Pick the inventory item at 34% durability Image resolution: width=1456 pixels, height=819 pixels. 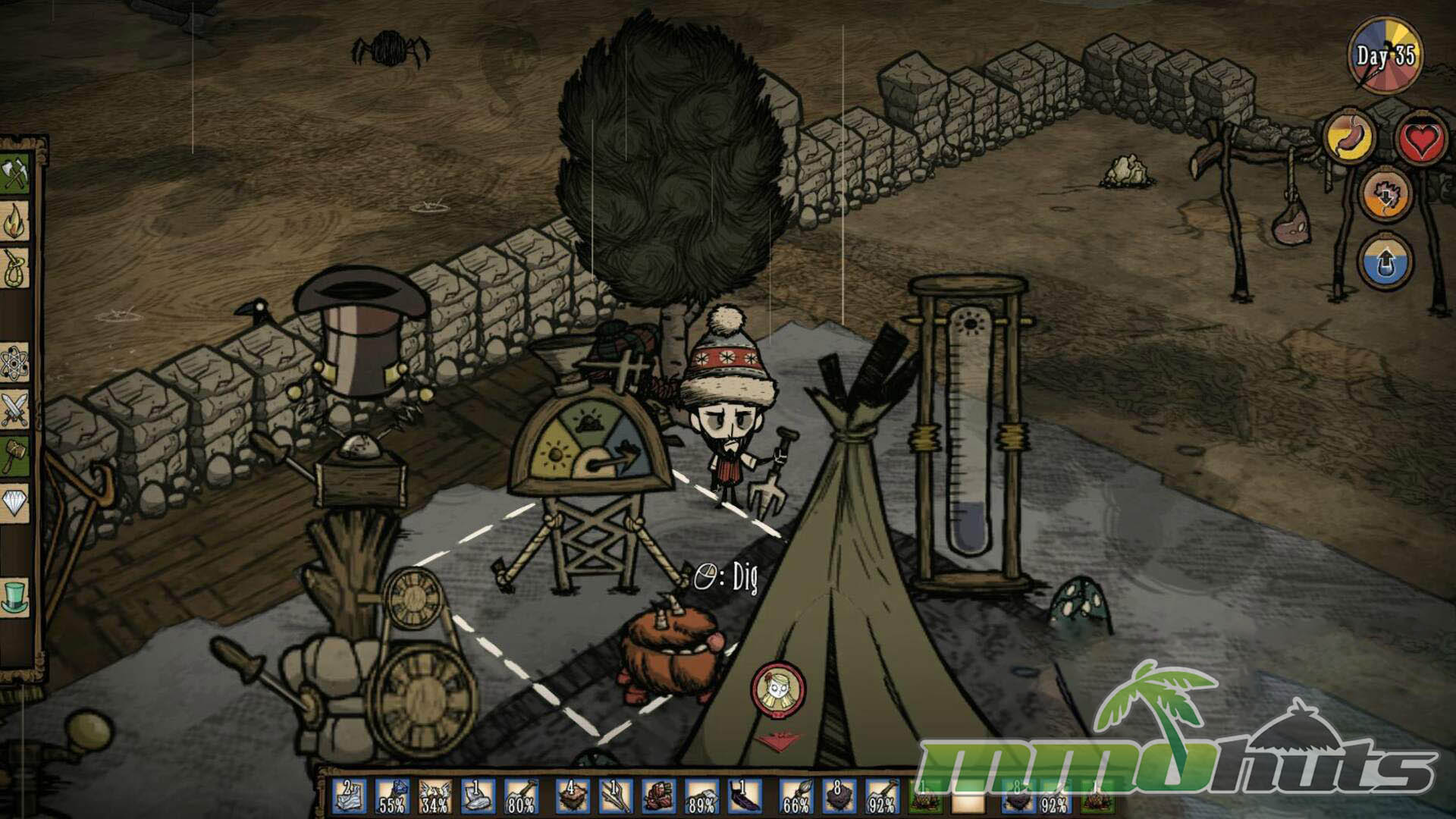click(x=435, y=797)
